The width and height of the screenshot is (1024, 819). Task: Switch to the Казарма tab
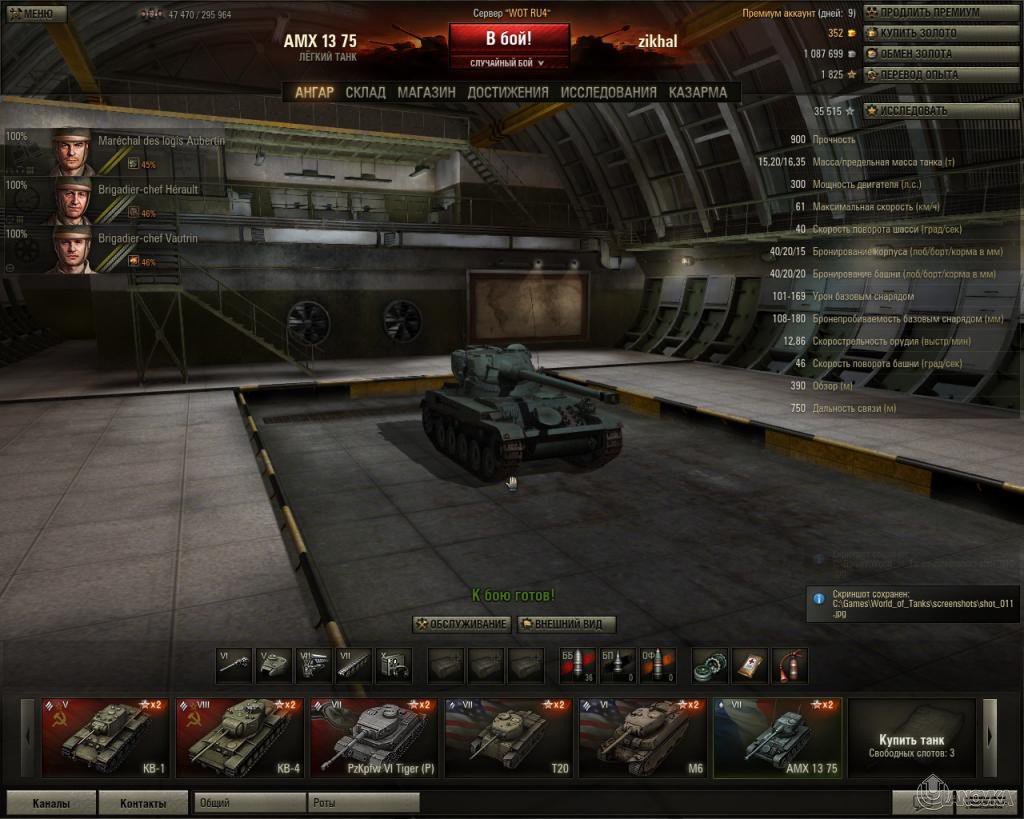pyautogui.click(x=698, y=92)
